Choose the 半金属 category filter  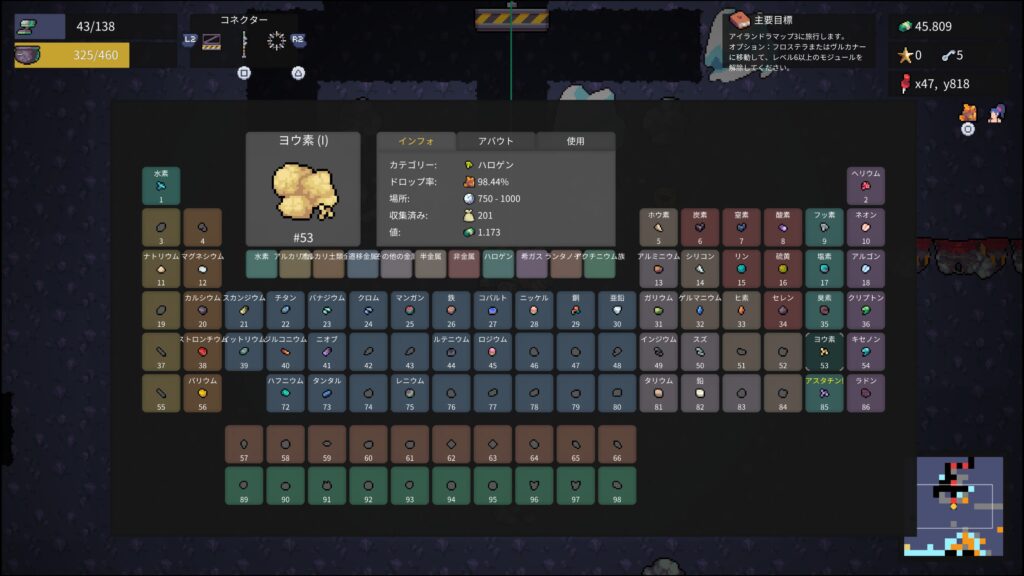pos(430,264)
